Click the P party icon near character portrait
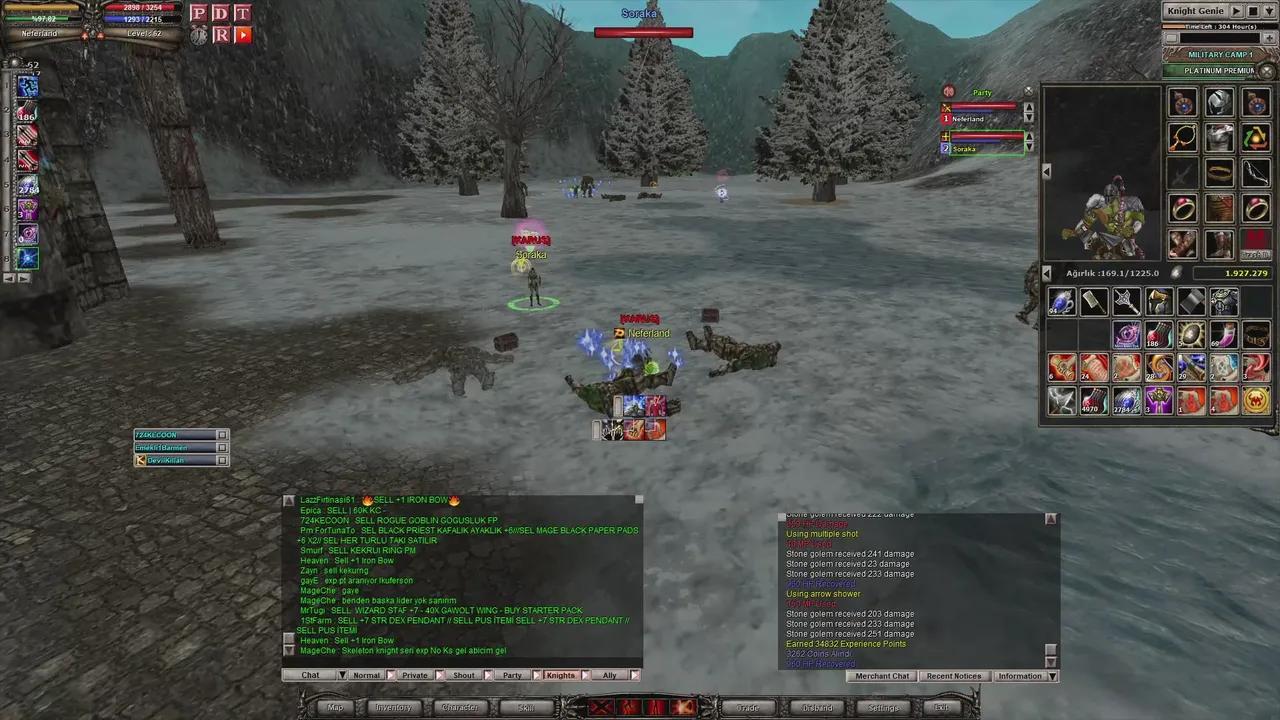 198,13
